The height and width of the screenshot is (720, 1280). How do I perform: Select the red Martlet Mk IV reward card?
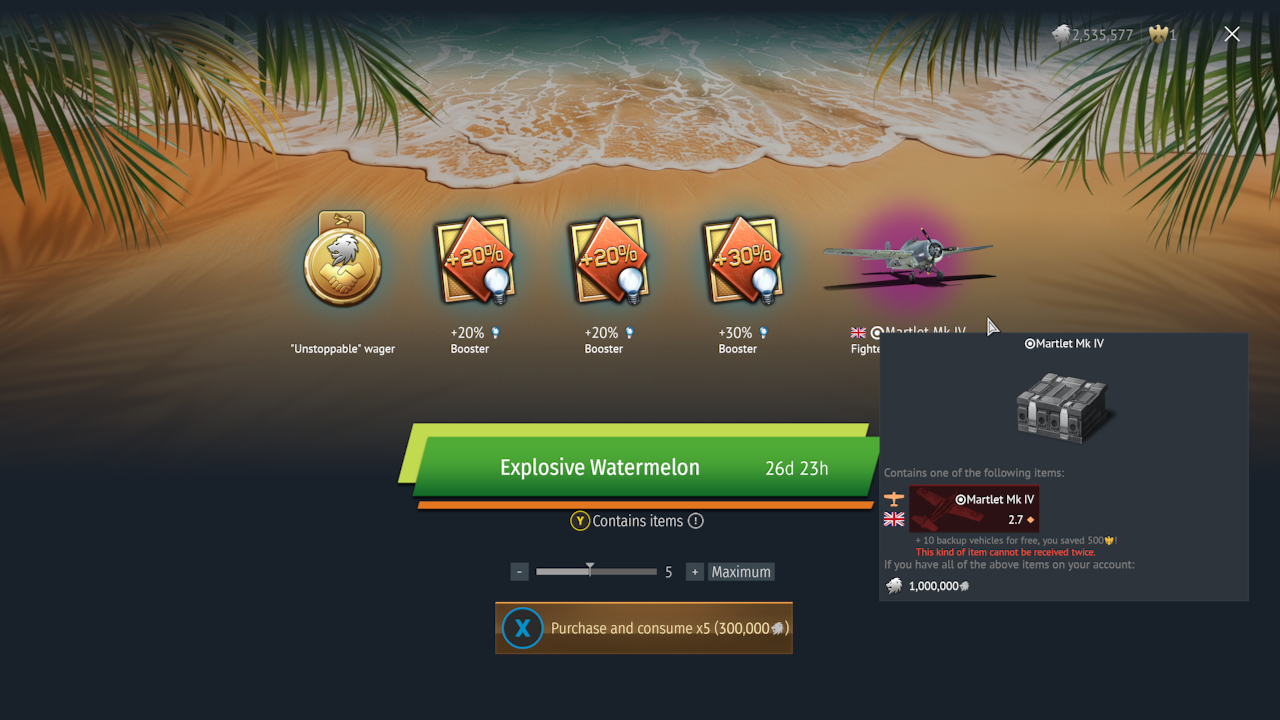pos(973,508)
